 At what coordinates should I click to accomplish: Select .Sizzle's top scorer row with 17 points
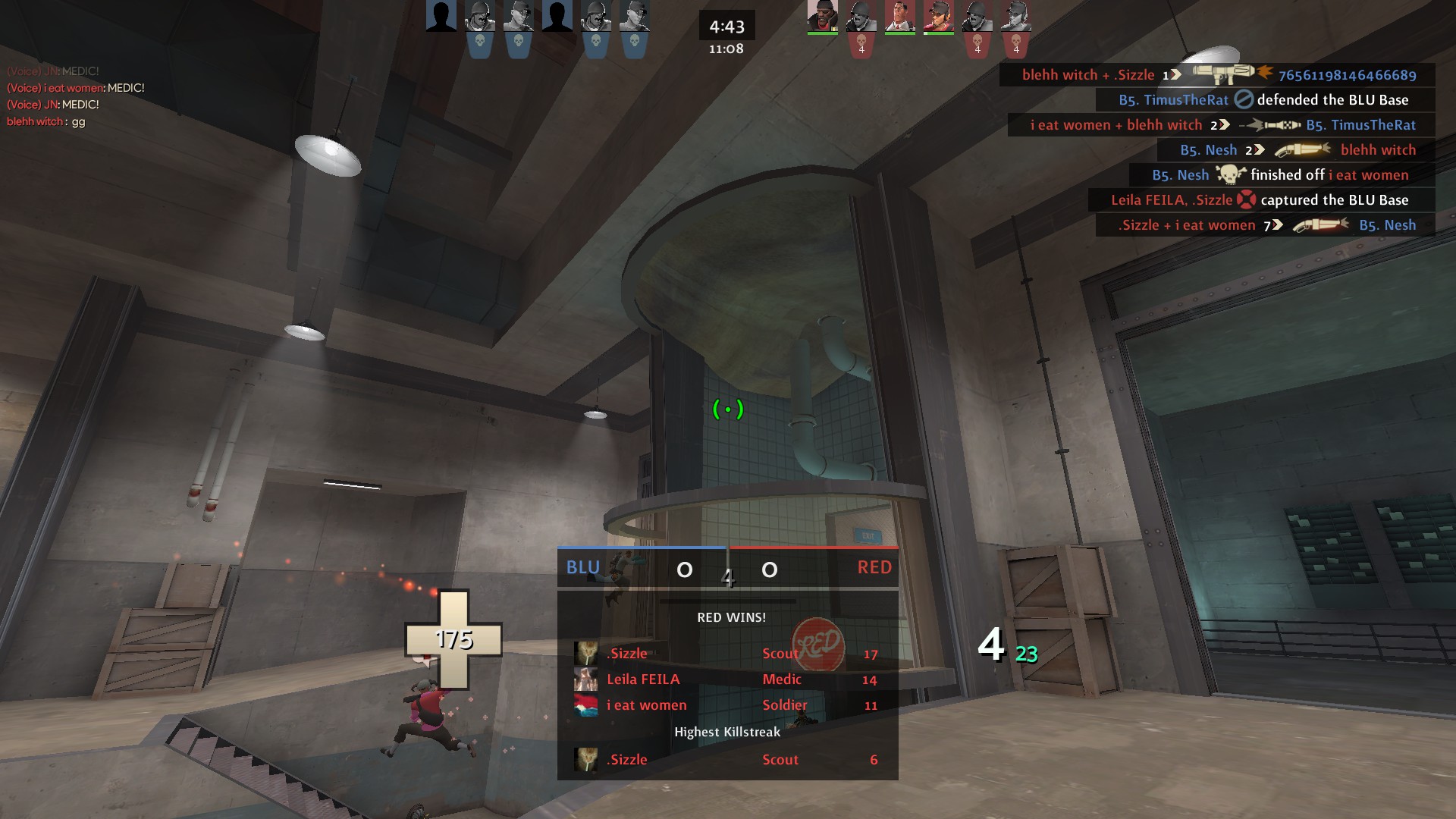[x=726, y=654]
